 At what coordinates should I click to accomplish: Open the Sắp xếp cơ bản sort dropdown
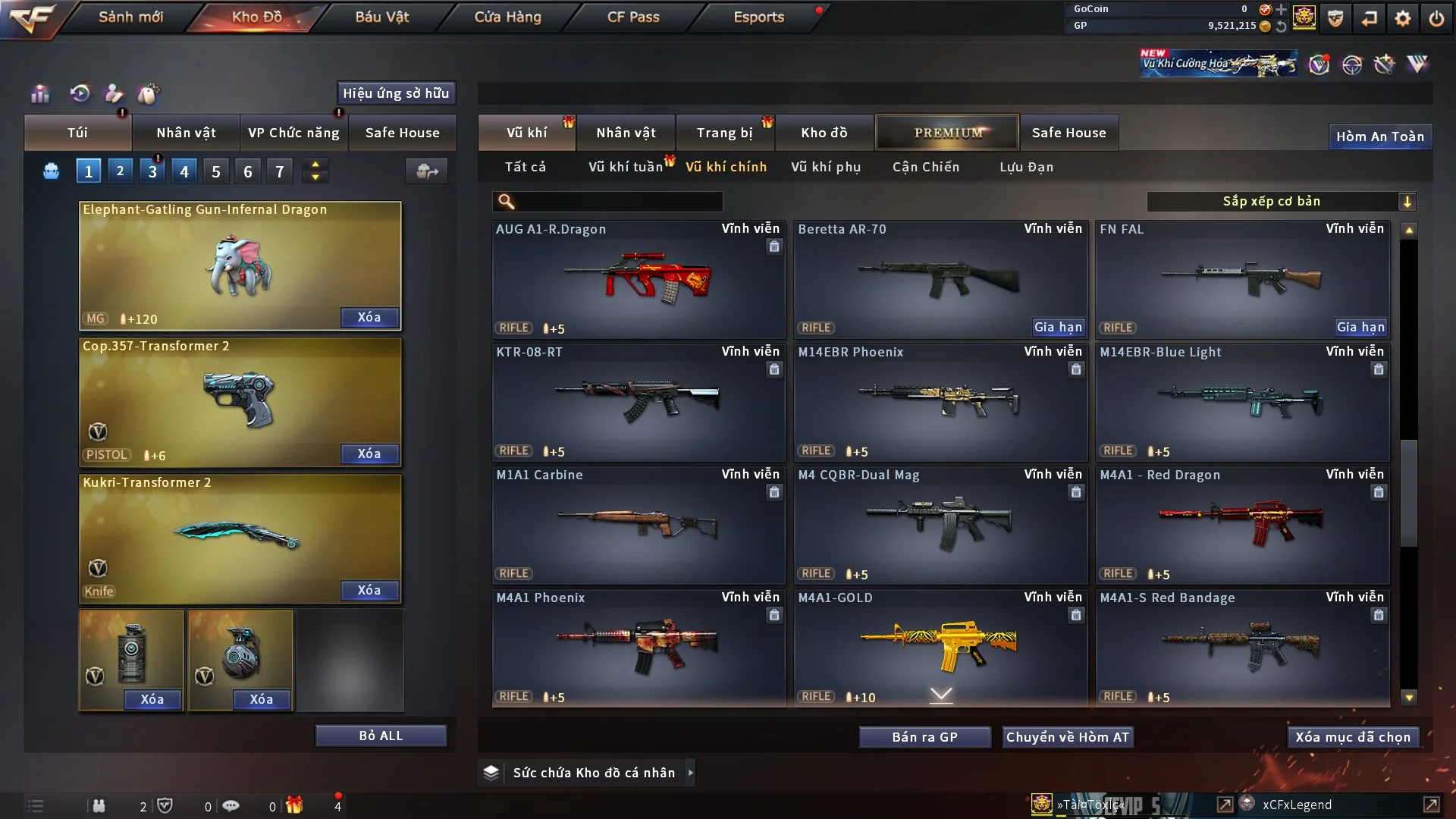(1281, 201)
